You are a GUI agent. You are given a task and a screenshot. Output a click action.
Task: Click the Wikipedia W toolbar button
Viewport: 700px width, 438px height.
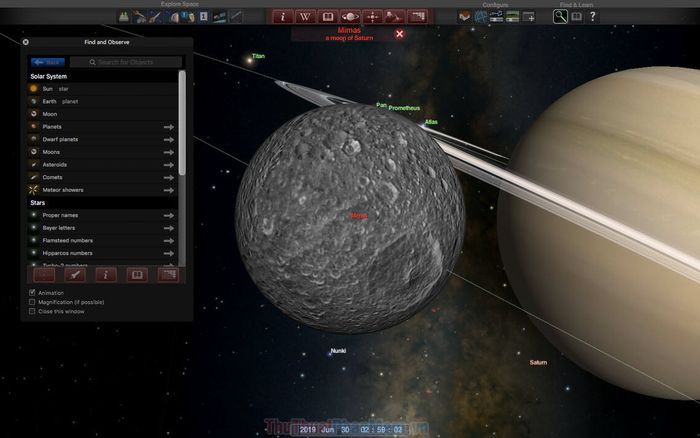tap(303, 17)
